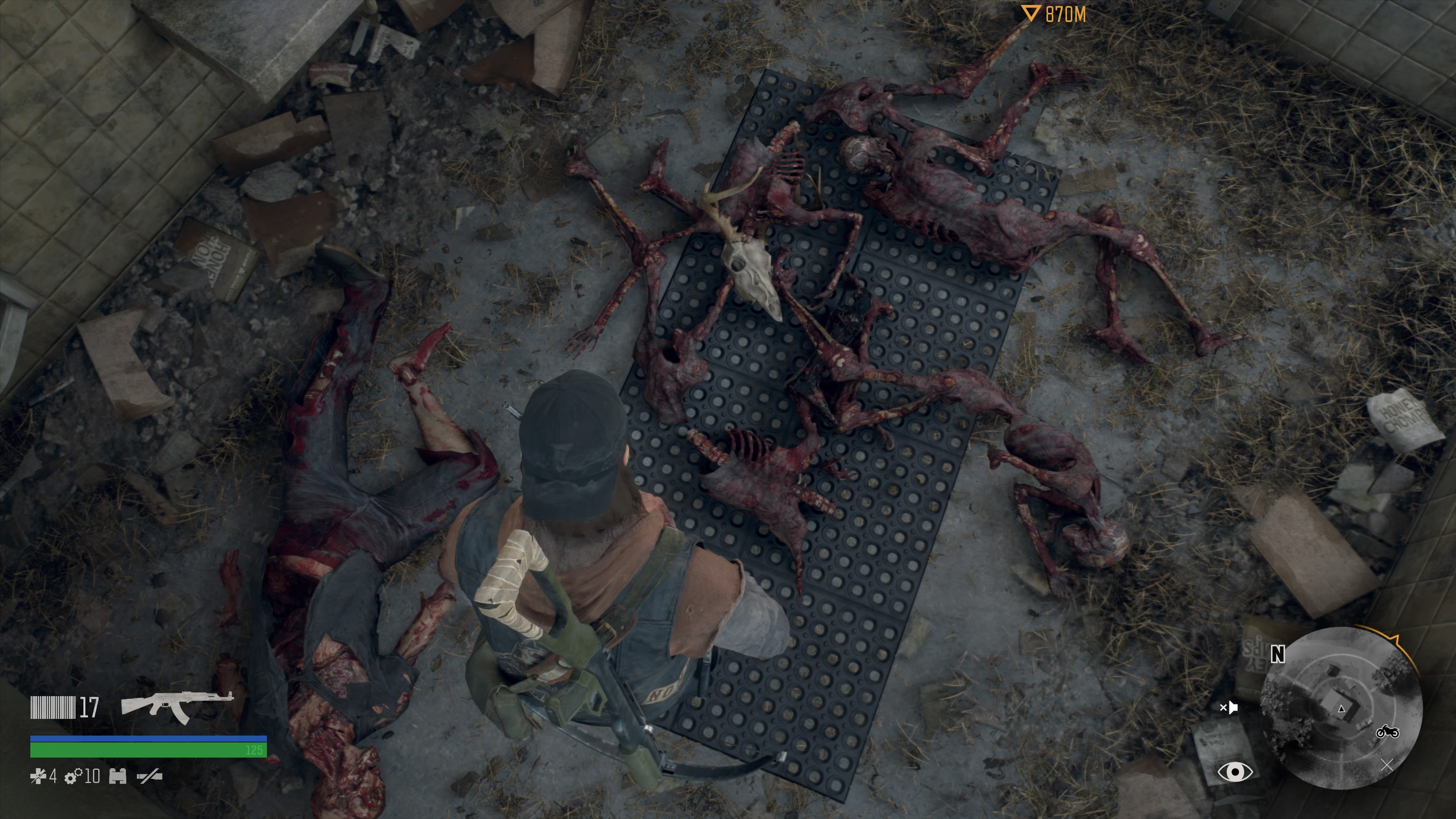Click the muted noise speaker icon
This screenshot has height=819, width=1456.
pyautogui.click(x=1229, y=707)
